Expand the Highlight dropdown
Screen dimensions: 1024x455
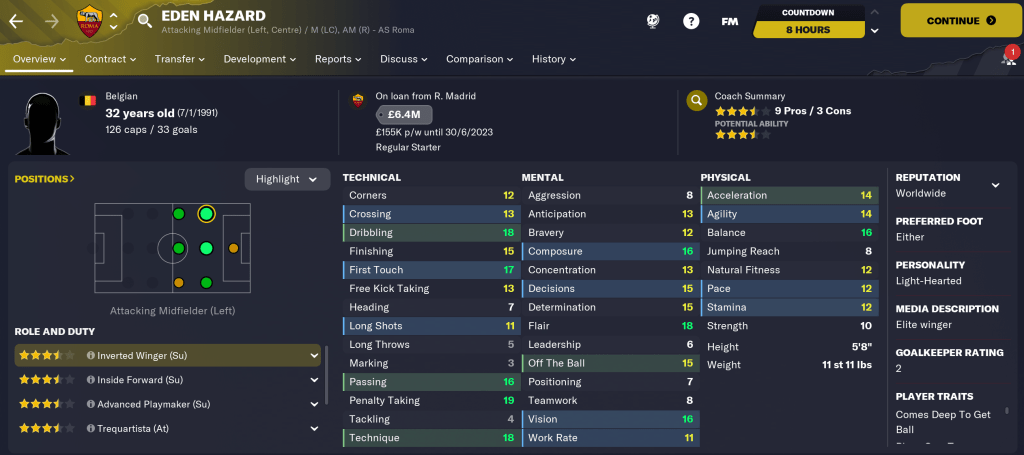287,179
